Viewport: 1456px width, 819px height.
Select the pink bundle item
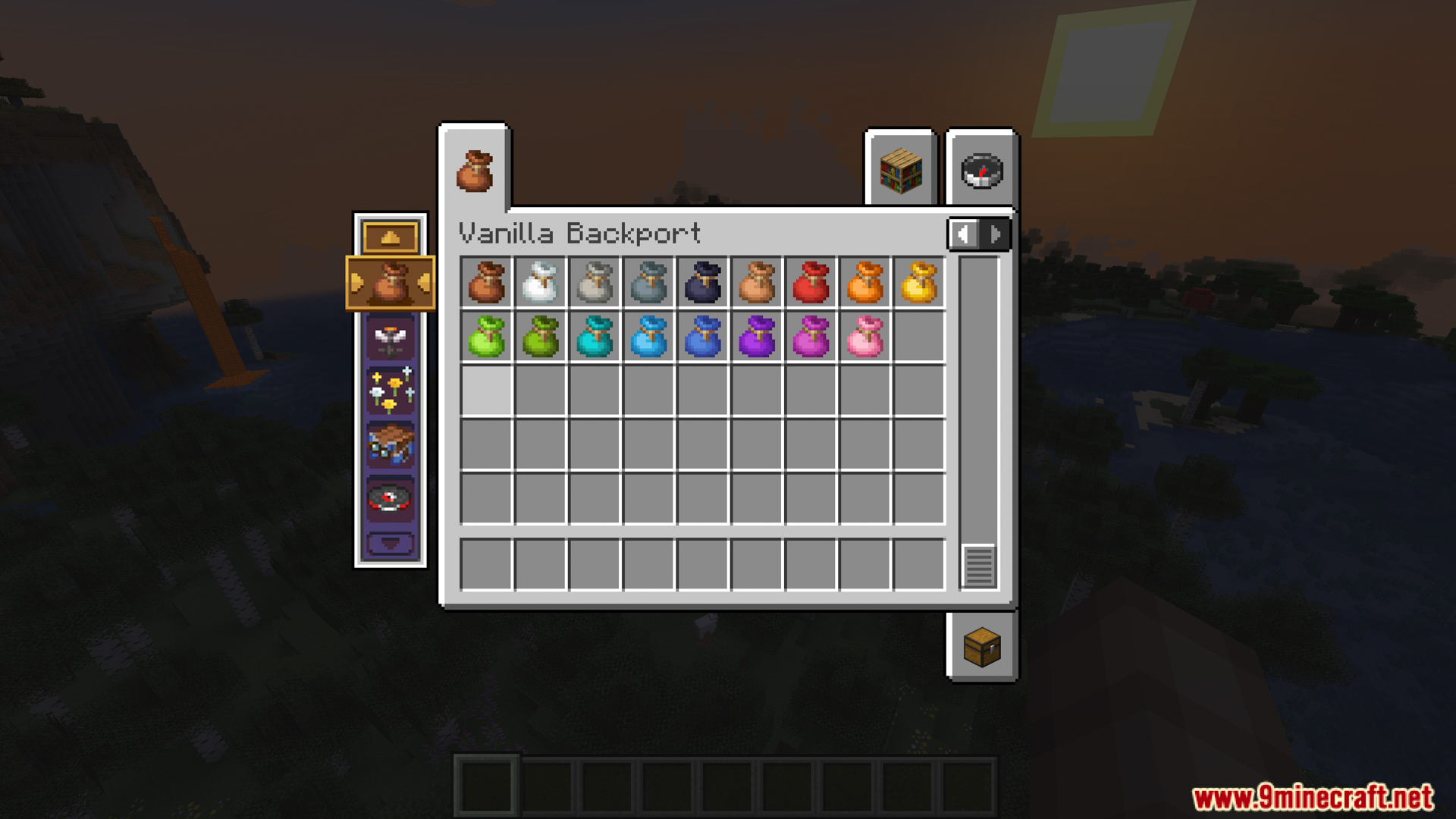pyautogui.click(x=863, y=337)
